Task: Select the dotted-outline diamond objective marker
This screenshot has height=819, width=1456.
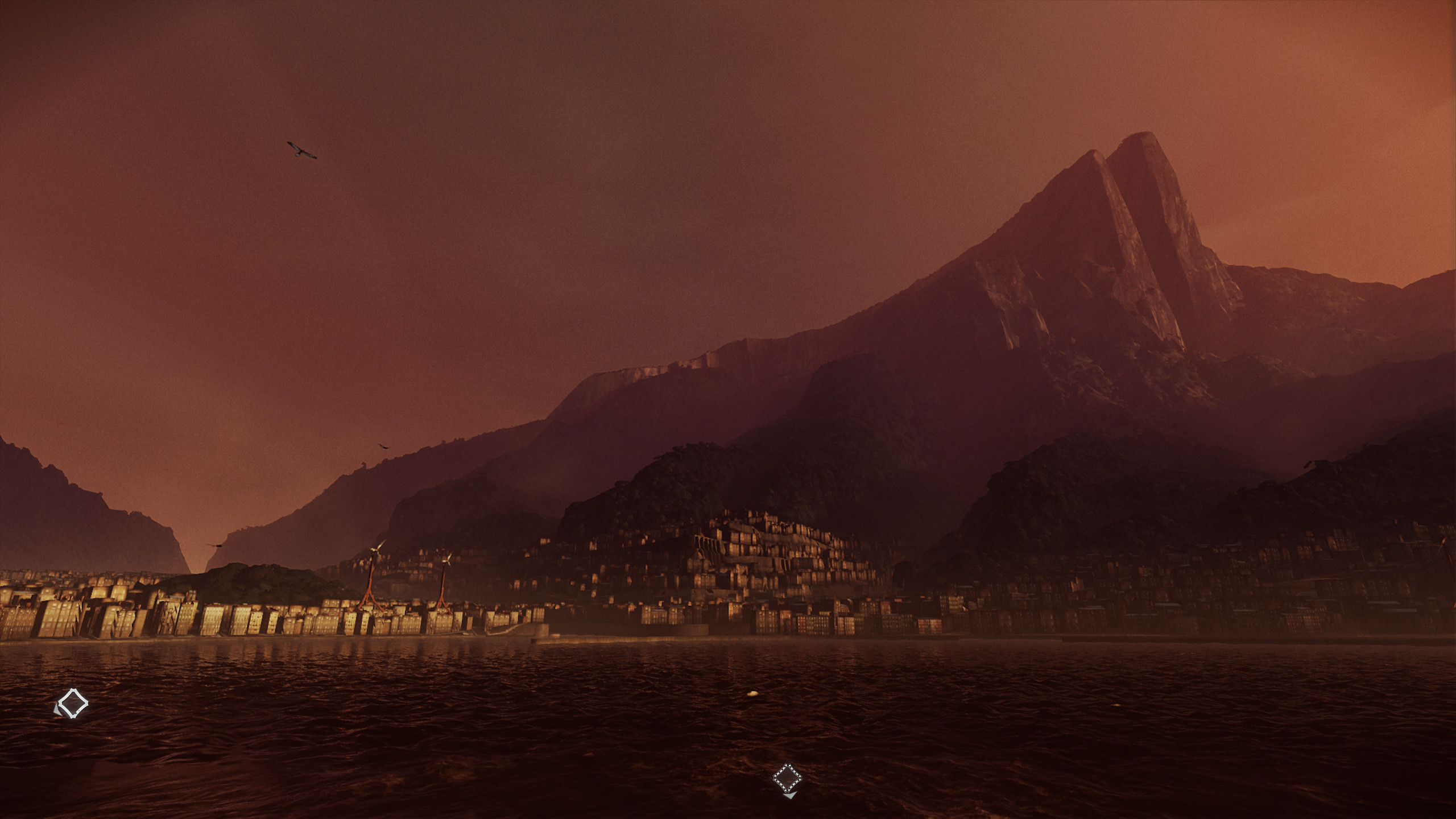Action: 787,778
